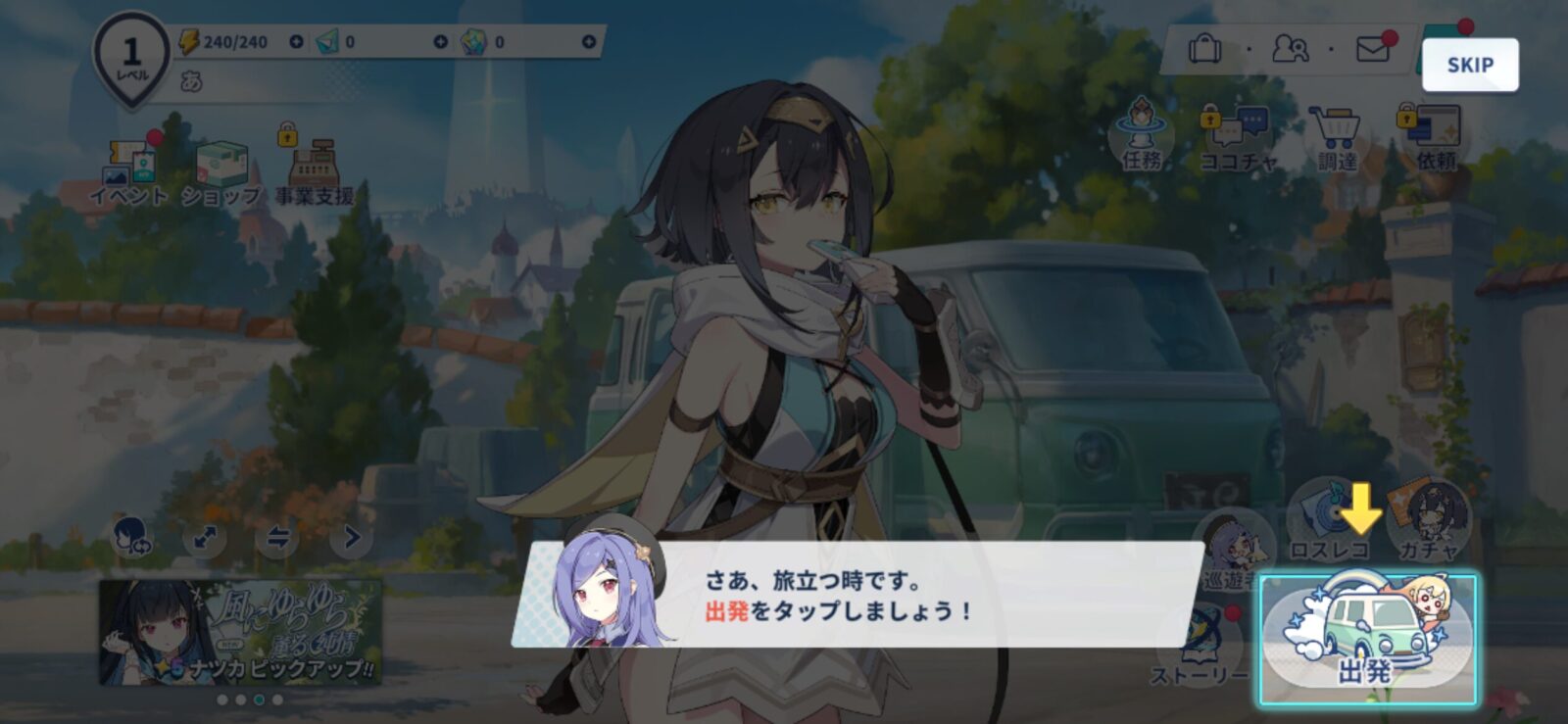Toggle fullscreen view with the expand arrows

[x=205, y=537]
